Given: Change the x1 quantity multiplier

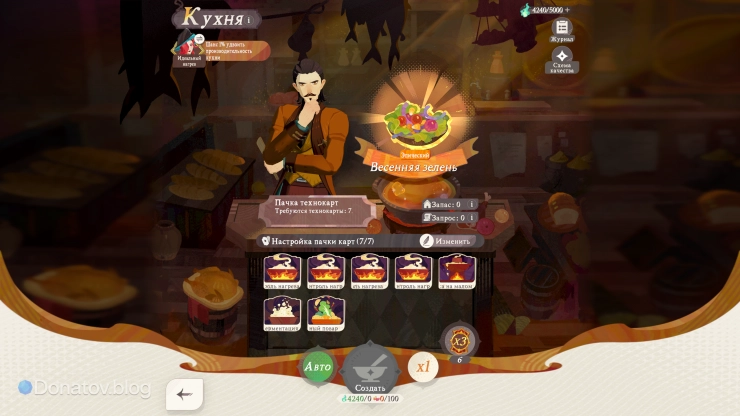Looking at the screenshot, I should pyautogui.click(x=423, y=367).
